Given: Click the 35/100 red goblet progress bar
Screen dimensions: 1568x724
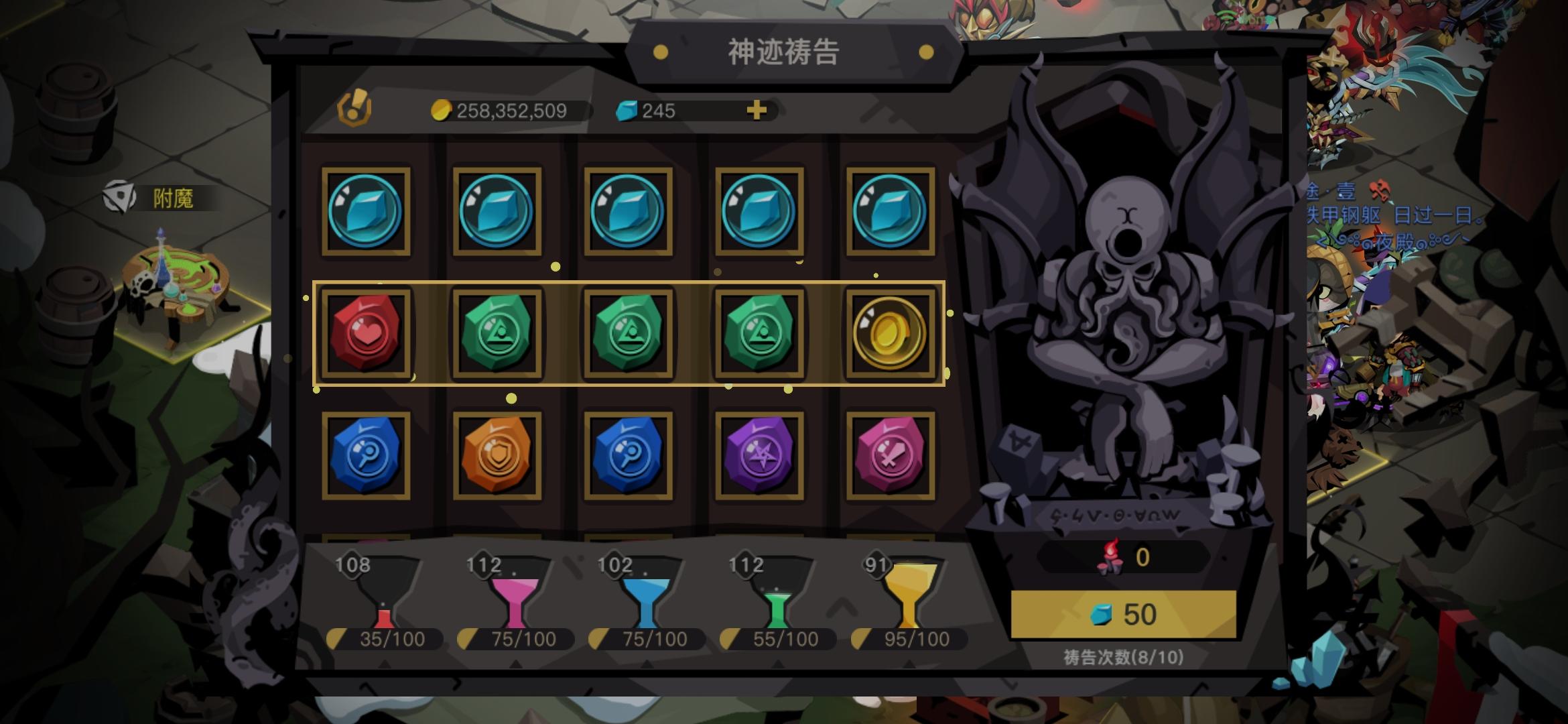Looking at the screenshot, I should [384, 639].
